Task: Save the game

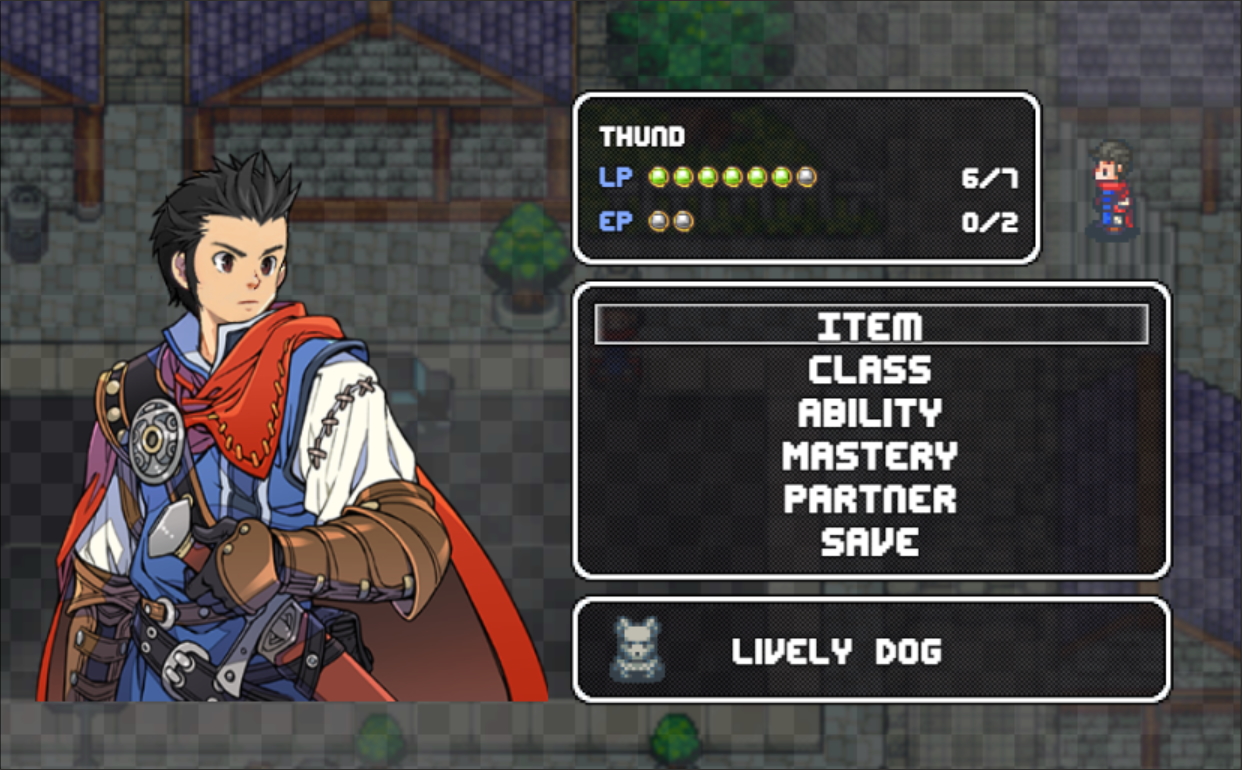Action: point(870,542)
